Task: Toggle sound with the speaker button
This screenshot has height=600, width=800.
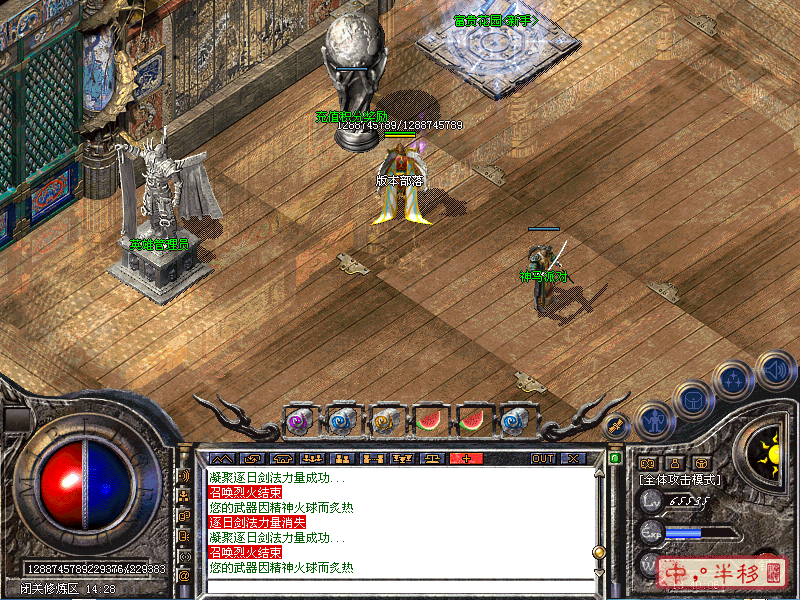Action: [774, 369]
